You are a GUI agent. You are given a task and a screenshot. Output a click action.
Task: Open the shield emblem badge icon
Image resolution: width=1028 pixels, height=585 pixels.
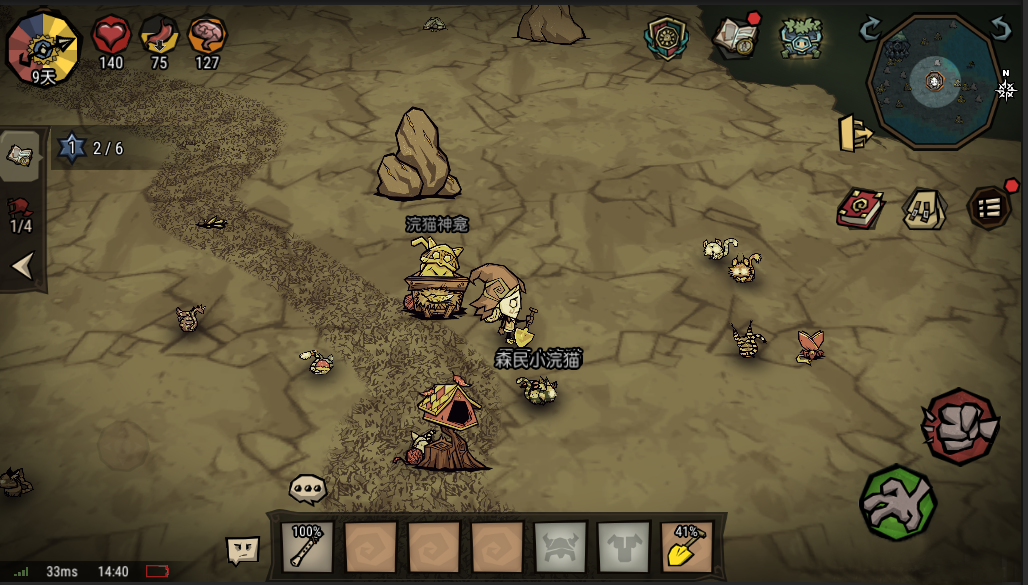(667, 38)
